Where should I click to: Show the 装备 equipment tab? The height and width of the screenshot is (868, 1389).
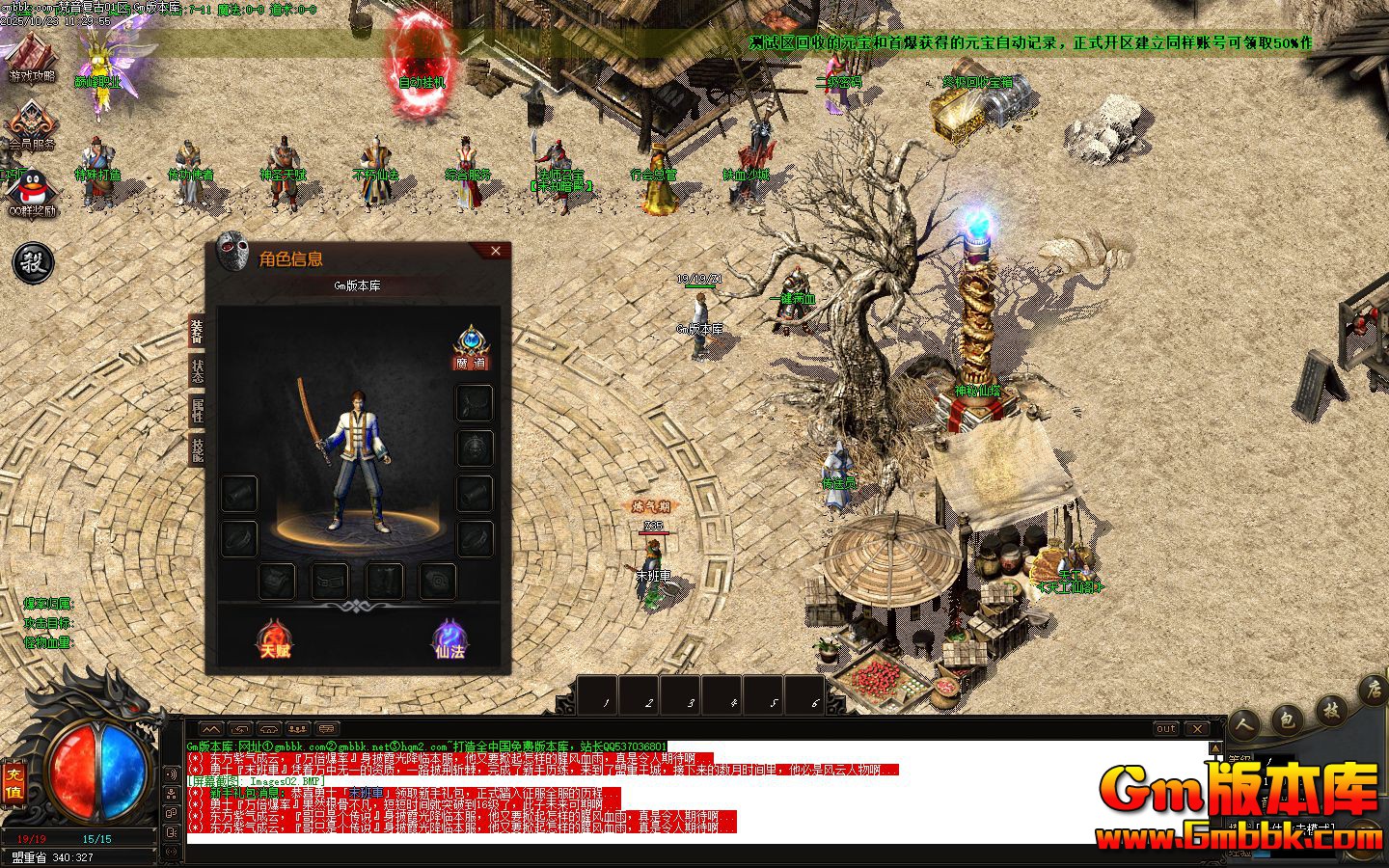click(x=197, y=332)
